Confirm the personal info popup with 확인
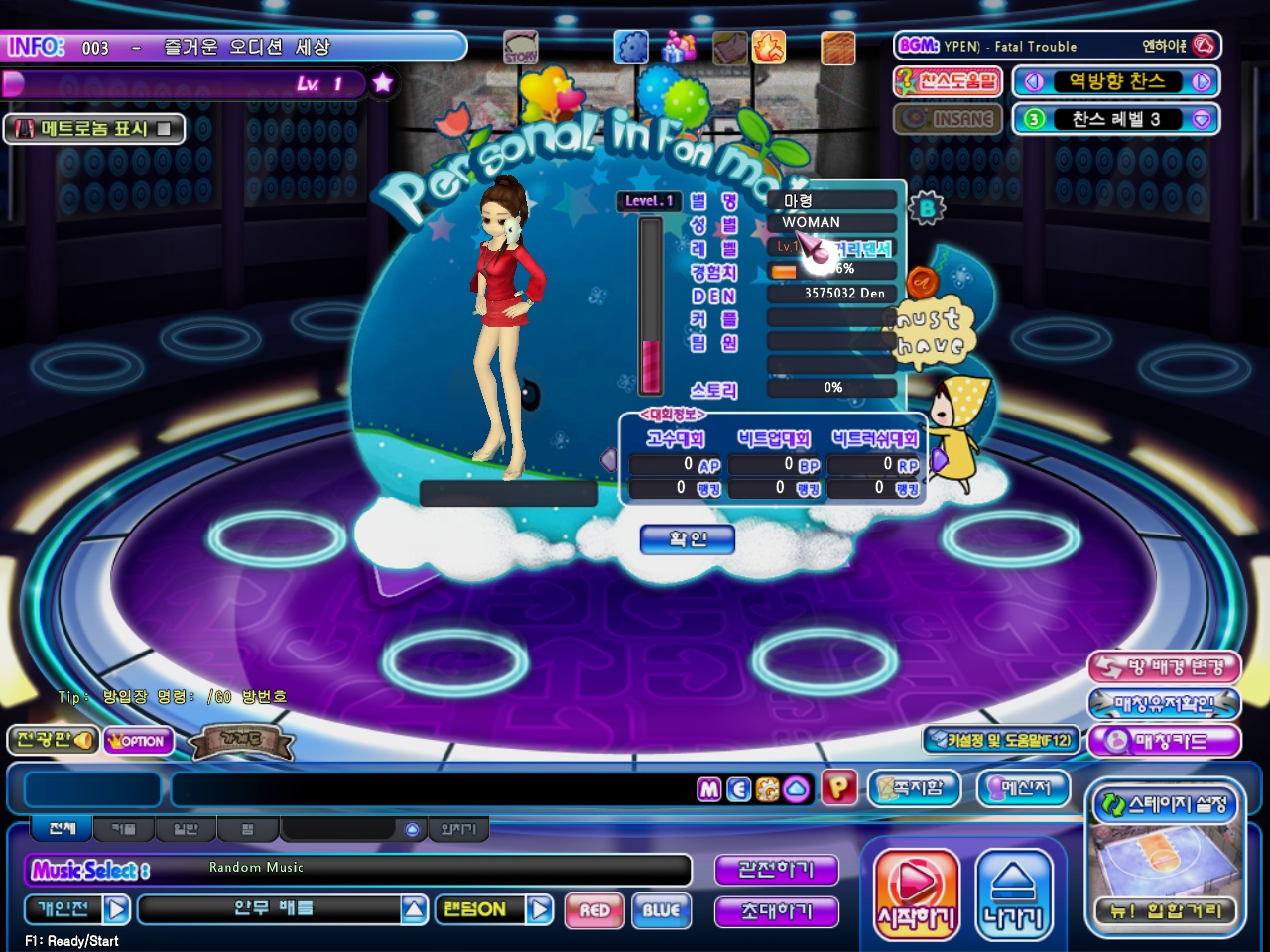 (x=688, y=539)
